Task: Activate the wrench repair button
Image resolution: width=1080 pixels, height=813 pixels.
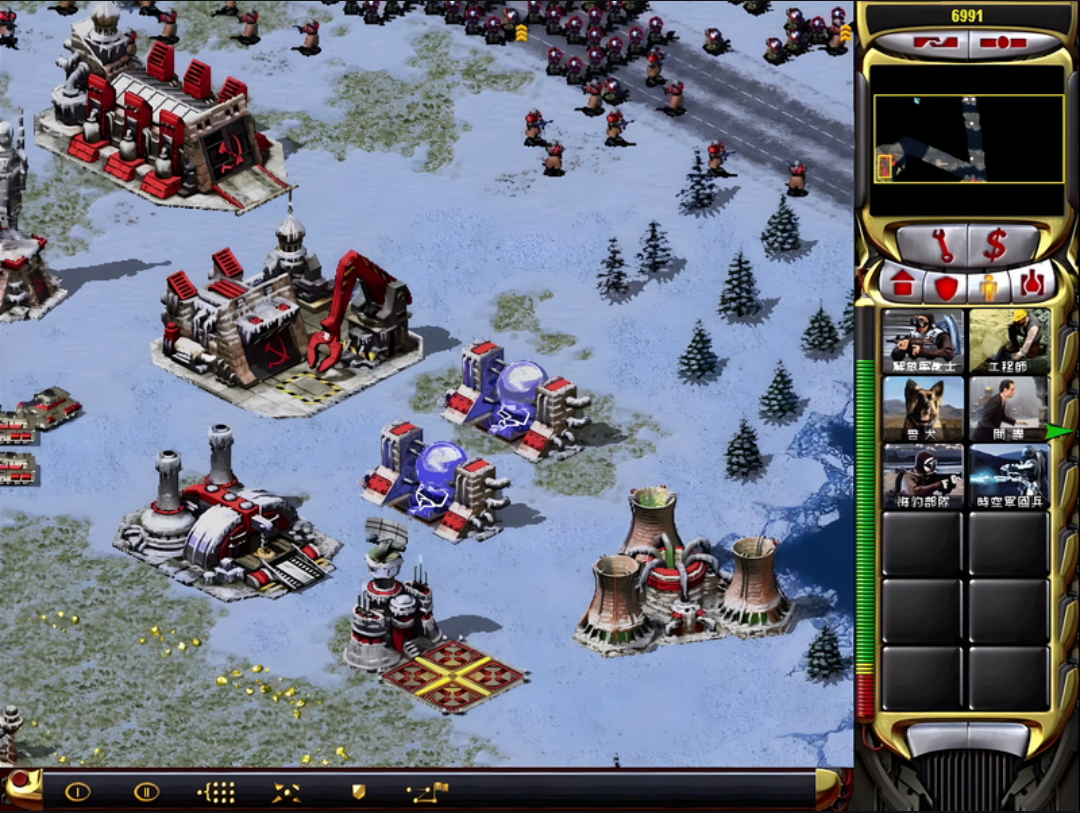Action: (933, 245)
